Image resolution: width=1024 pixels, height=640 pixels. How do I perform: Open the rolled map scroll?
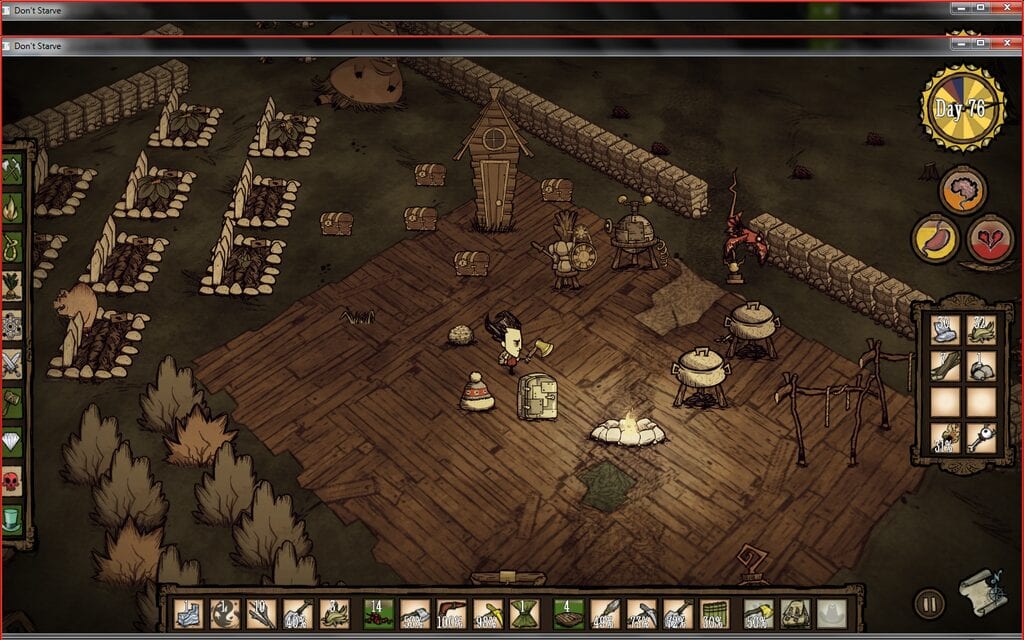point(980,595)
